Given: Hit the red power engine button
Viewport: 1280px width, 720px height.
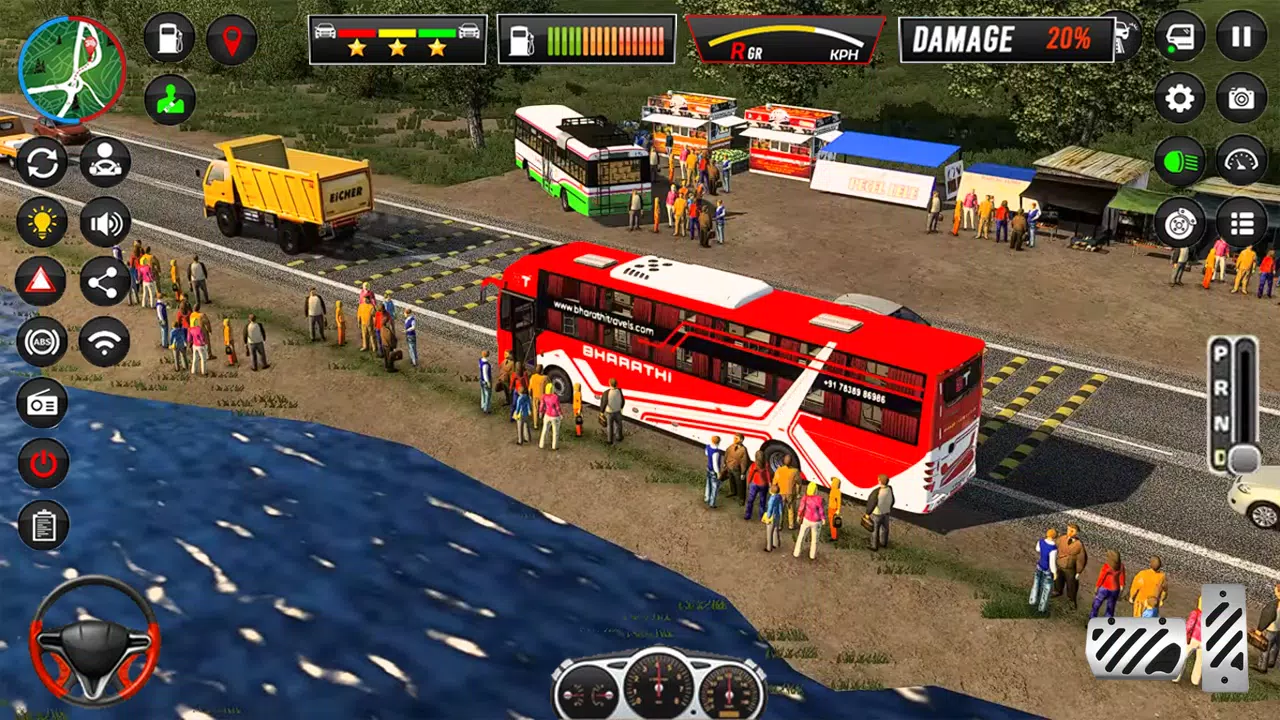Looking at the screenshot, I should click(42, 464).
